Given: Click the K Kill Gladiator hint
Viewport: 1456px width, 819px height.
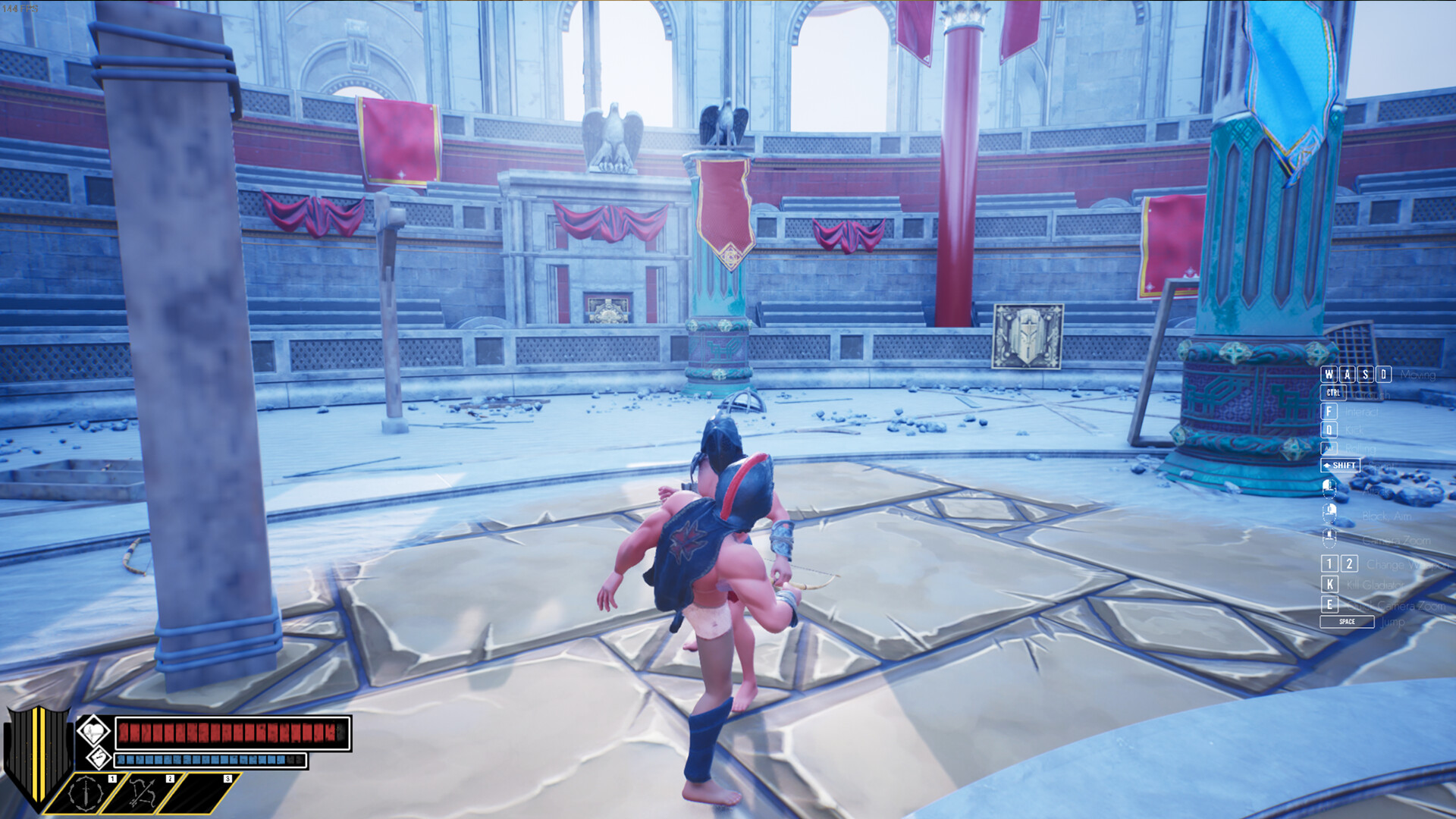Looking at the screenshot, I should 1329,582.
